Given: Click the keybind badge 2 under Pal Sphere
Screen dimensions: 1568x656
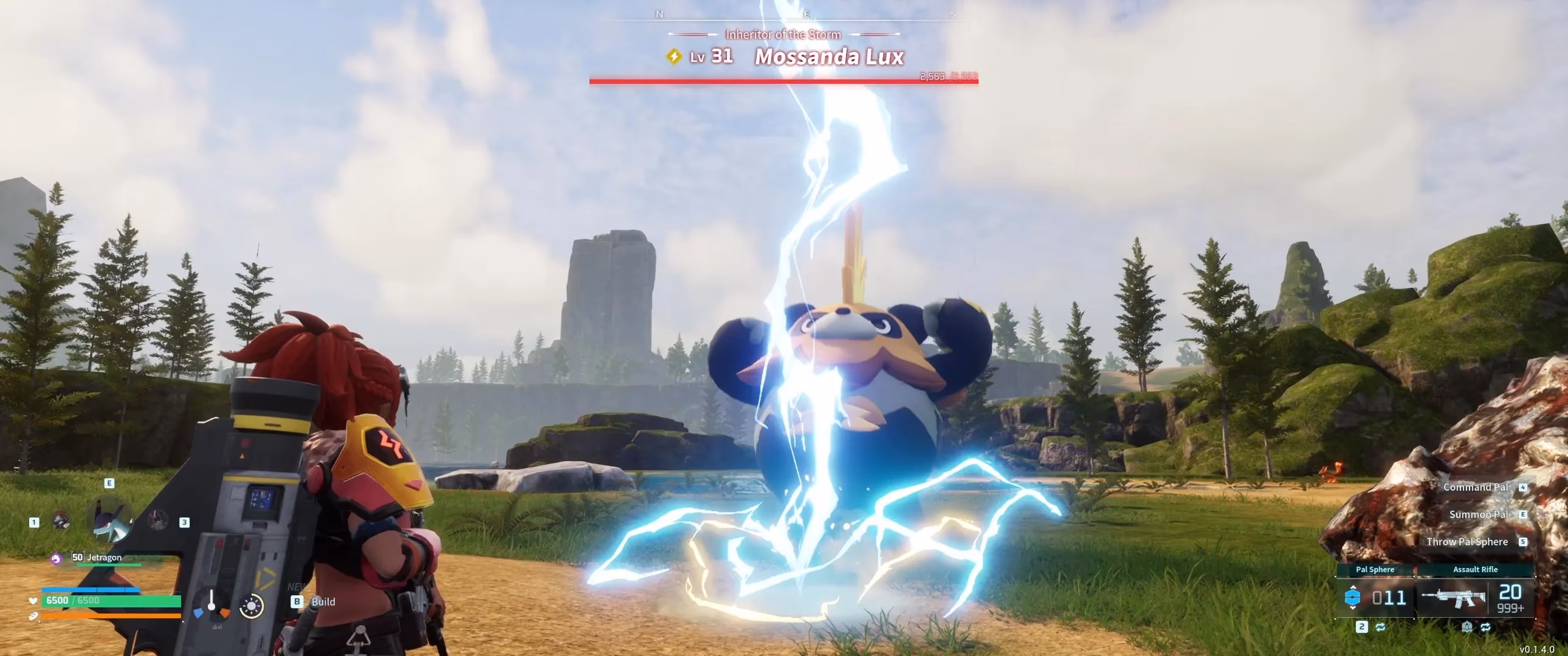Looking at the screenshot, I should tap(1361, 627).
